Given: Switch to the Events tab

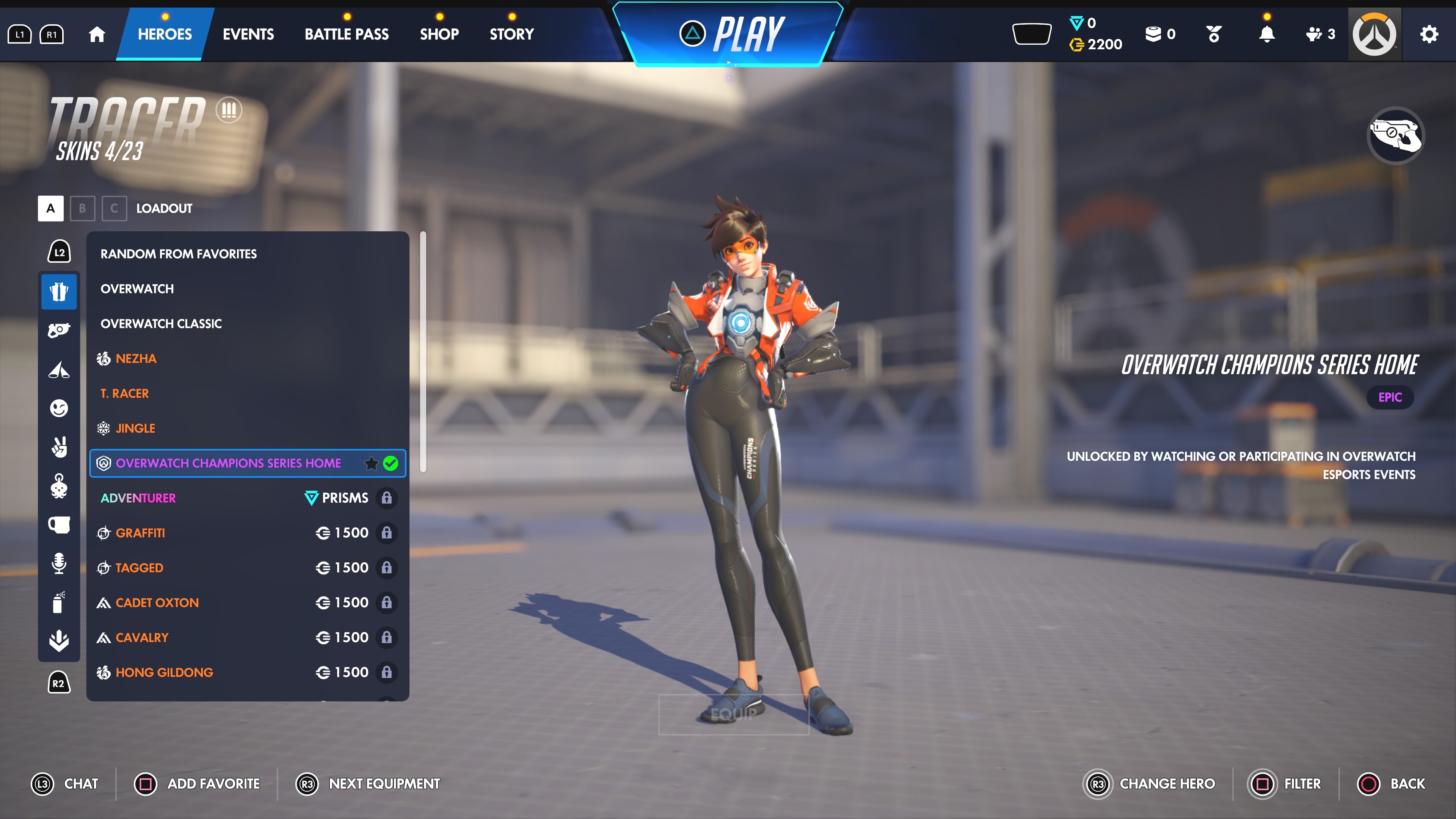Looking at the screenshot, I should coord(248,34).
